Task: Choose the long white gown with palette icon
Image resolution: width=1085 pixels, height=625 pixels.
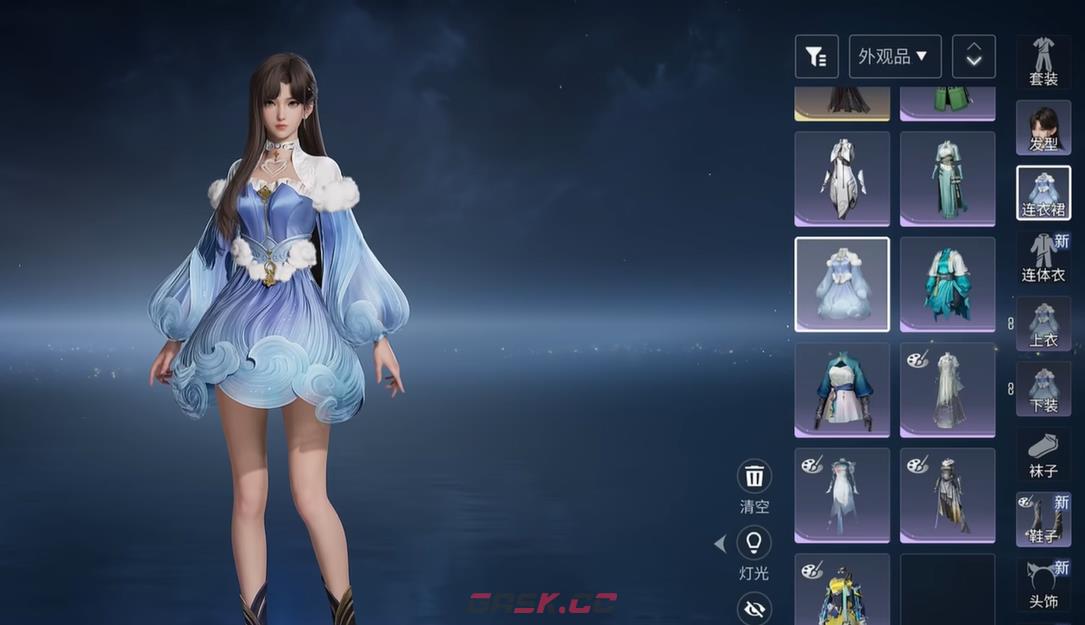Action: pyautogui.click(x=947, y=390)
